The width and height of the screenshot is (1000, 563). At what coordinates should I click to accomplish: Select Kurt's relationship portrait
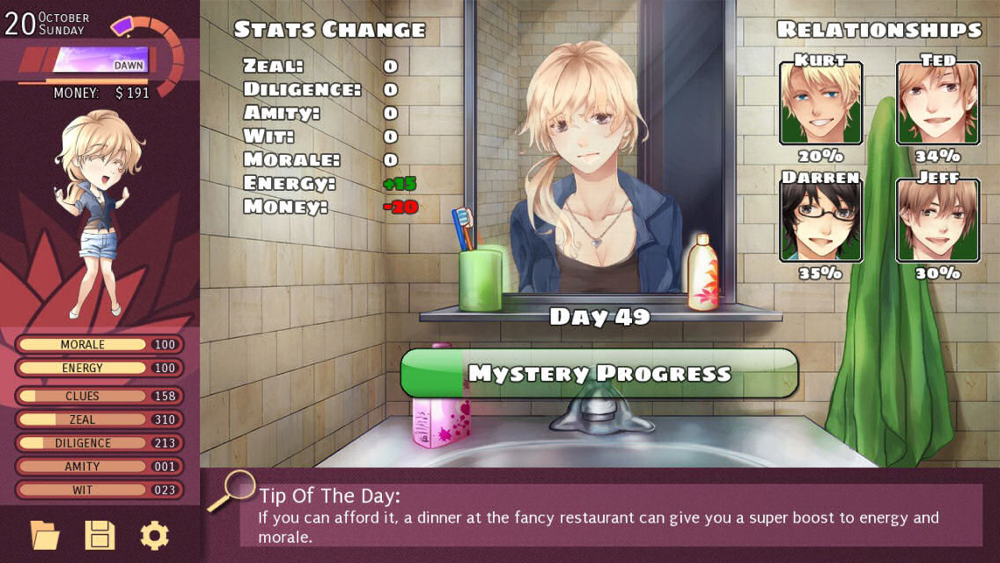pyautogui.click(x=820, y=103)
